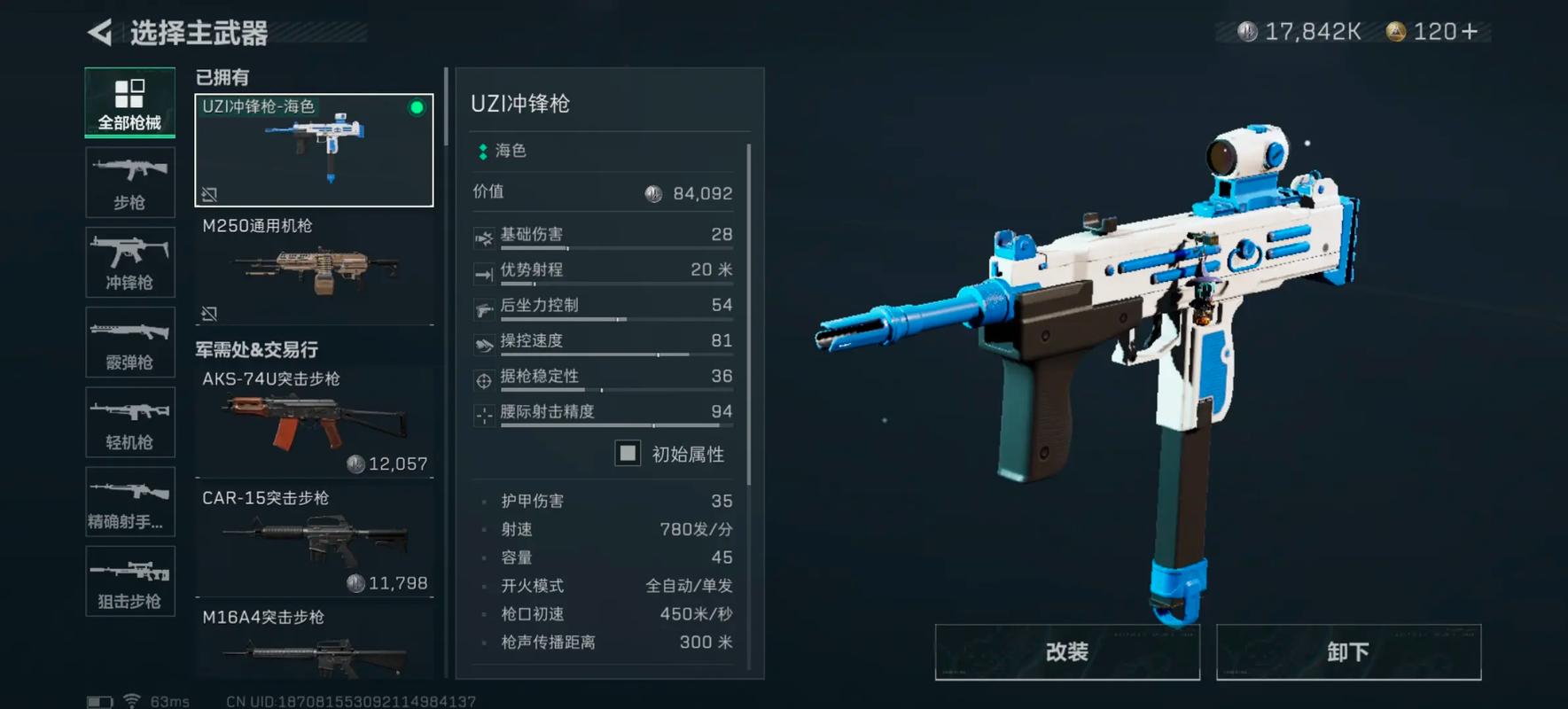Click the gold coin icon showing 120+
Viewport: 1568px width, 709px height.
[x=1398, y=29]
